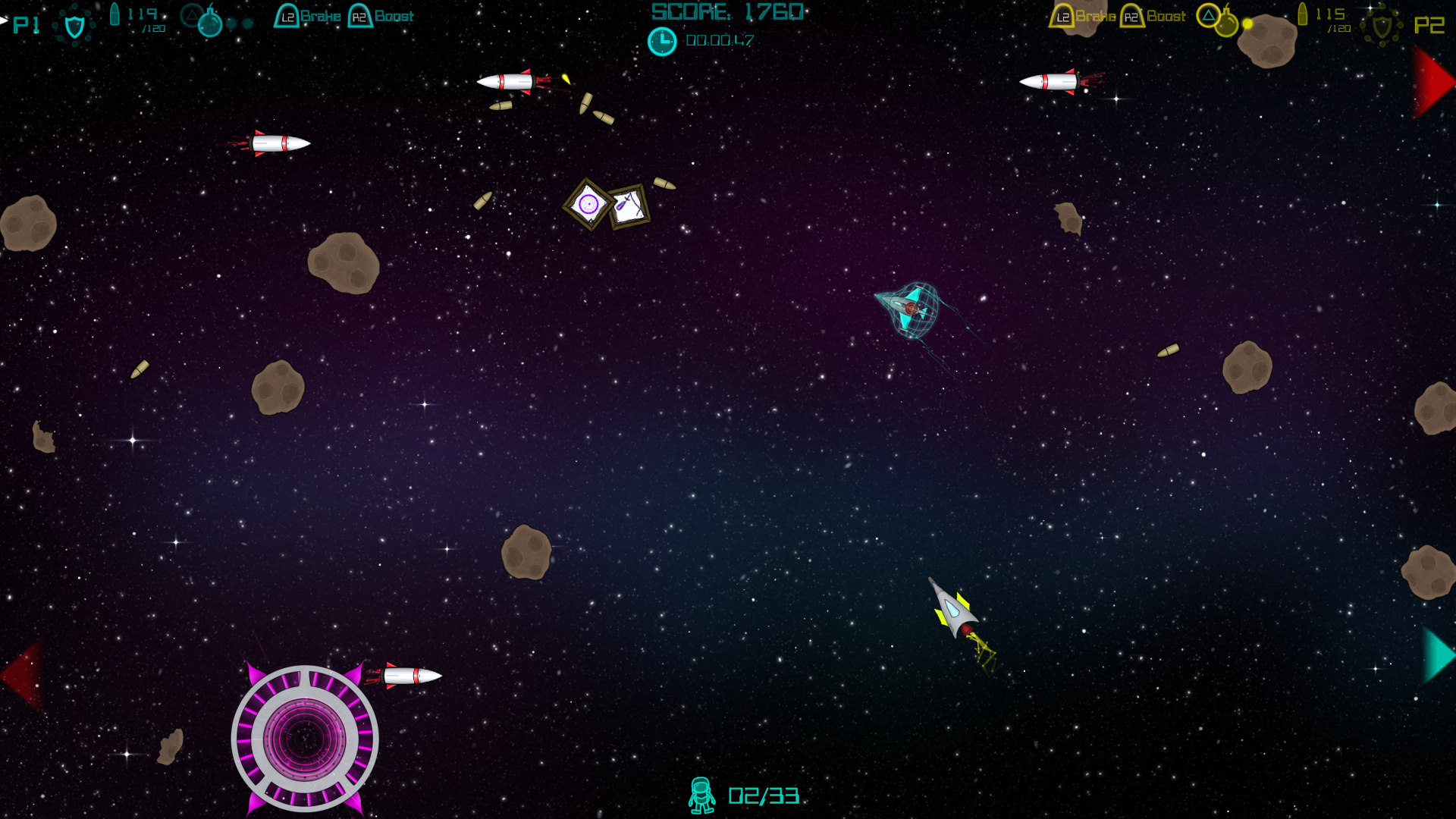This screenshot has height=819, width=1456.
Task: Click the clock icon under the score
Action: click(661, 41)
